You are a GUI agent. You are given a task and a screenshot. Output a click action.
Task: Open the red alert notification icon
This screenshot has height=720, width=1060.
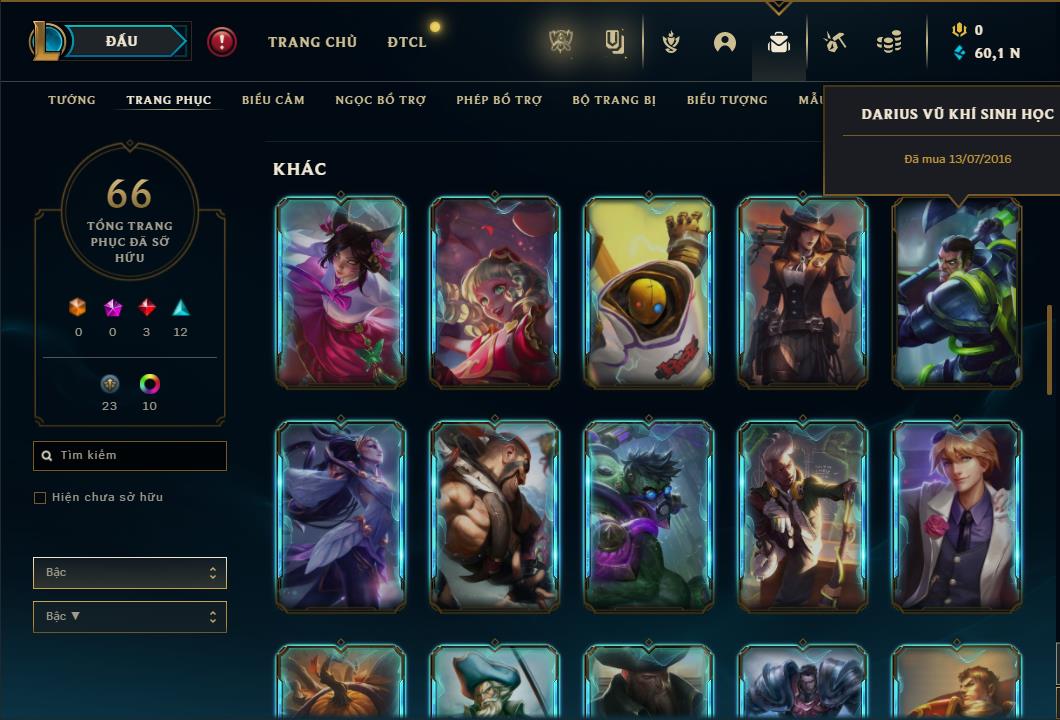pos(222,42)
